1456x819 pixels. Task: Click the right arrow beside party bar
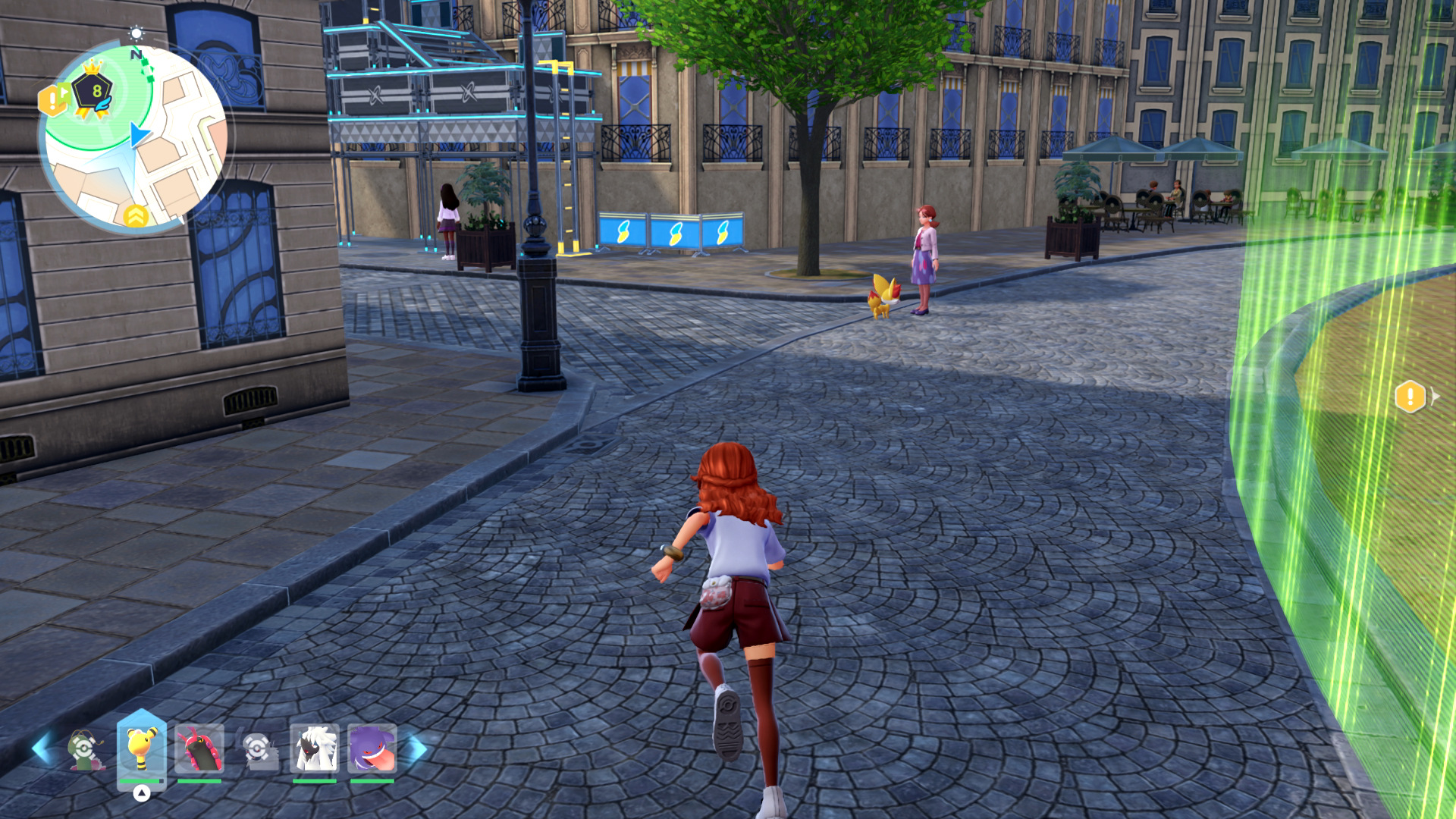[416, 749]
